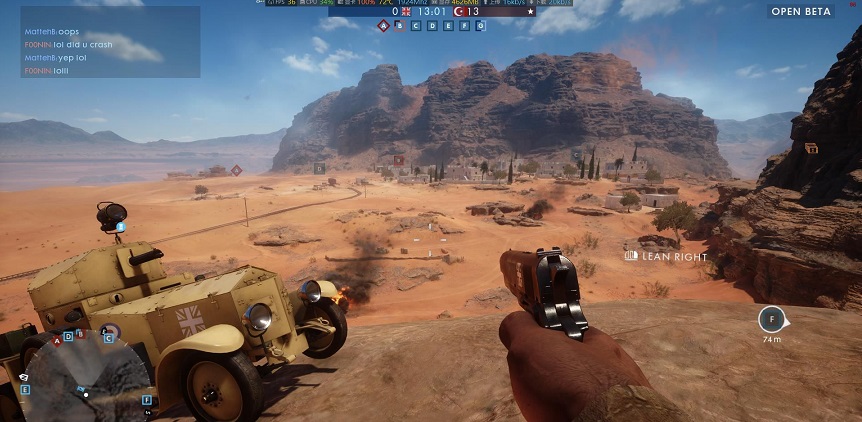Click the British team flag
Viewport: 862px width, 422px height.
407,12
